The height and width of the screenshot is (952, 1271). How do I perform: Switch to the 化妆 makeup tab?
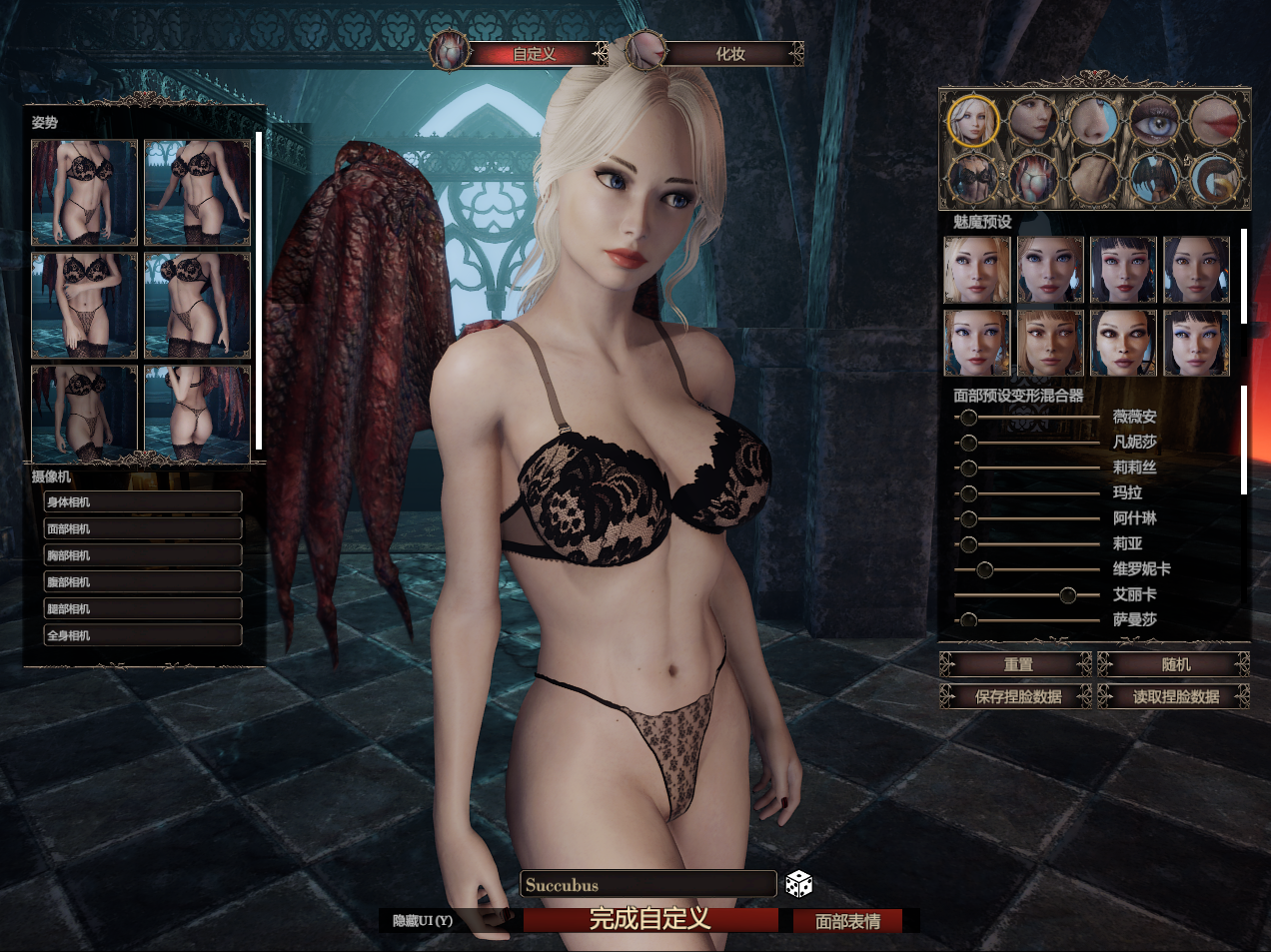coord(730,54)
